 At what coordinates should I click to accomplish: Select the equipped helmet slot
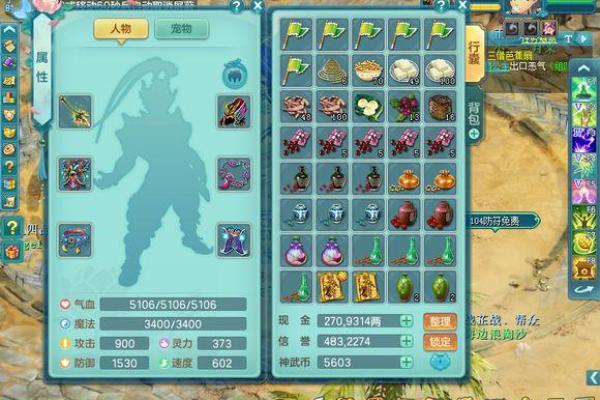coord(234,110)
